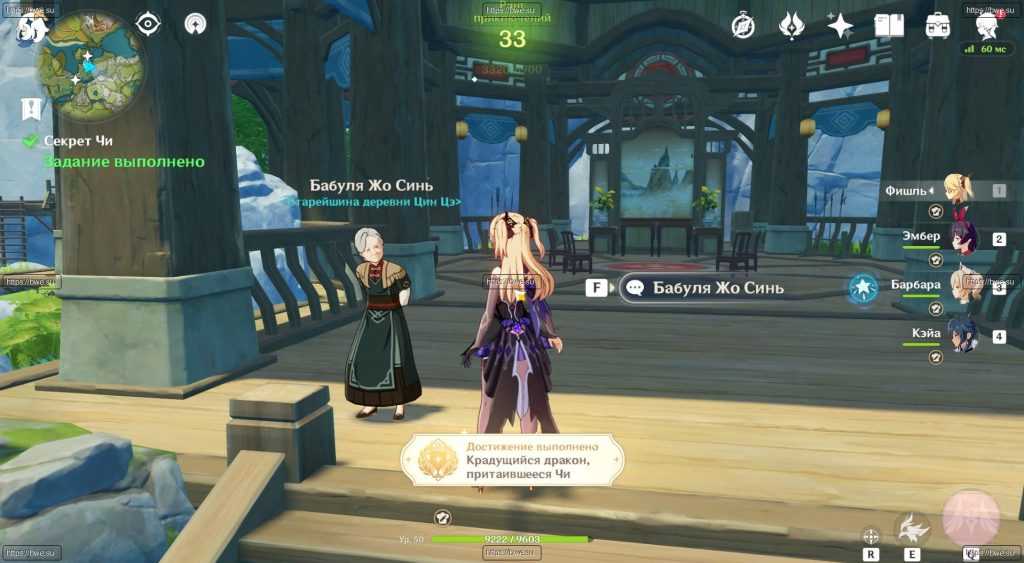The width and height of the screenshot is (1024, 563).
Task: Open the compass events icon
Action: pyautogui.click(x=743, y=25)
